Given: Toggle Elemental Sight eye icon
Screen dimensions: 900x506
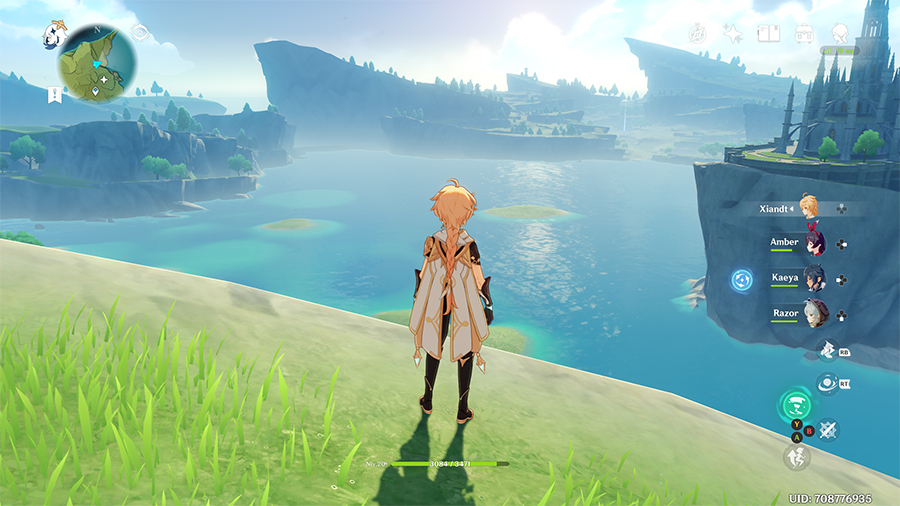Looking at the screenshot, I should [140, 32].
